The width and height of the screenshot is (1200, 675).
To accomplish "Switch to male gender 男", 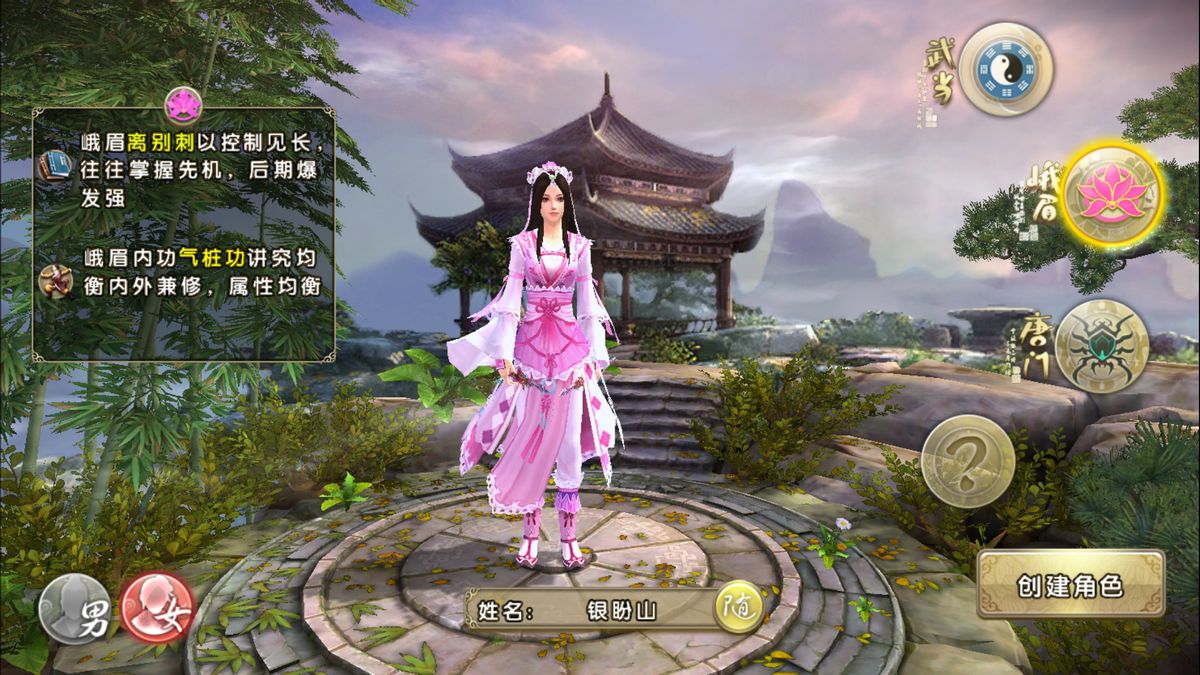I will pos(77,610).
